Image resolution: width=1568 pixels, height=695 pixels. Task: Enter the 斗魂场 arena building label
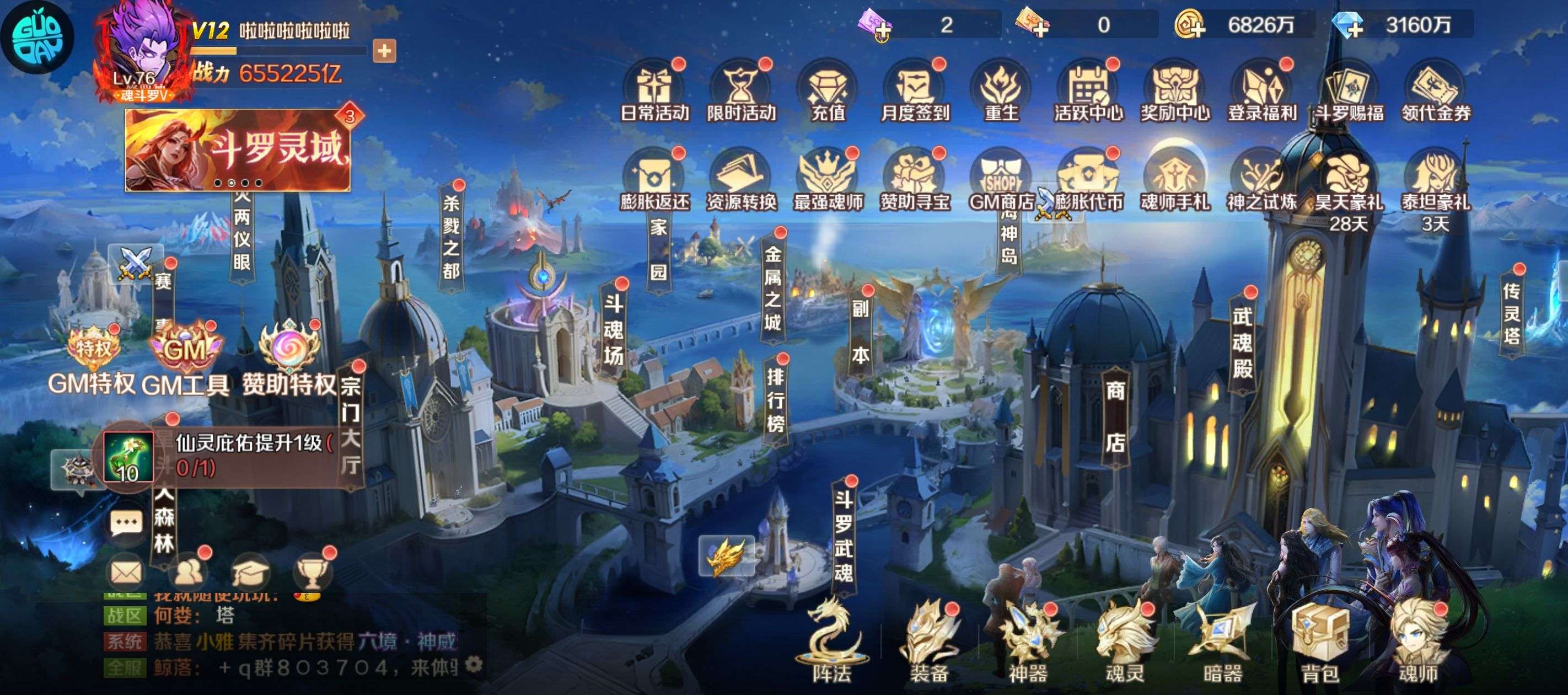[614, 329]
